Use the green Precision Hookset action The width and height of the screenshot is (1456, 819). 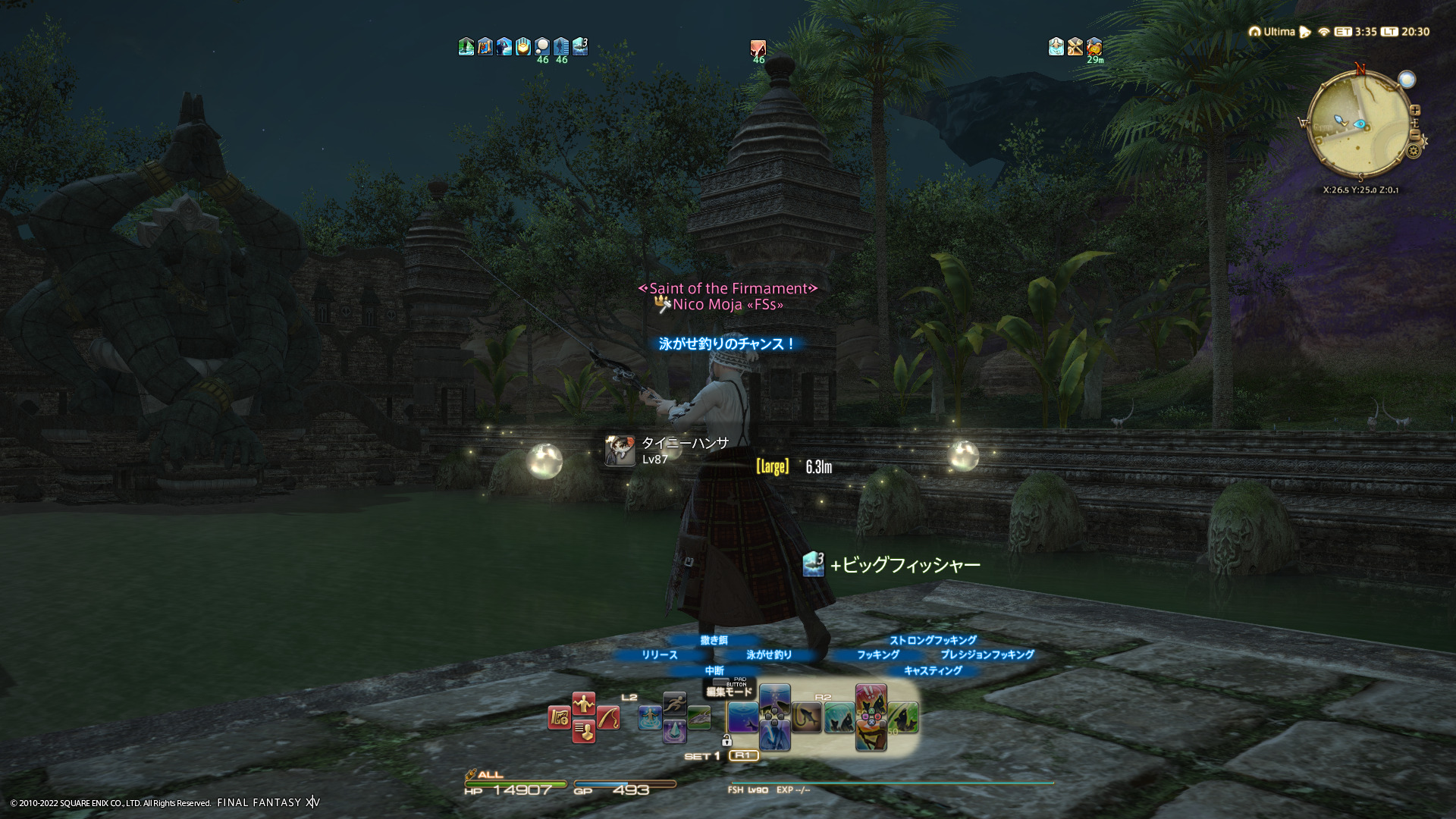pyautogui.click(x=903, y=717)
